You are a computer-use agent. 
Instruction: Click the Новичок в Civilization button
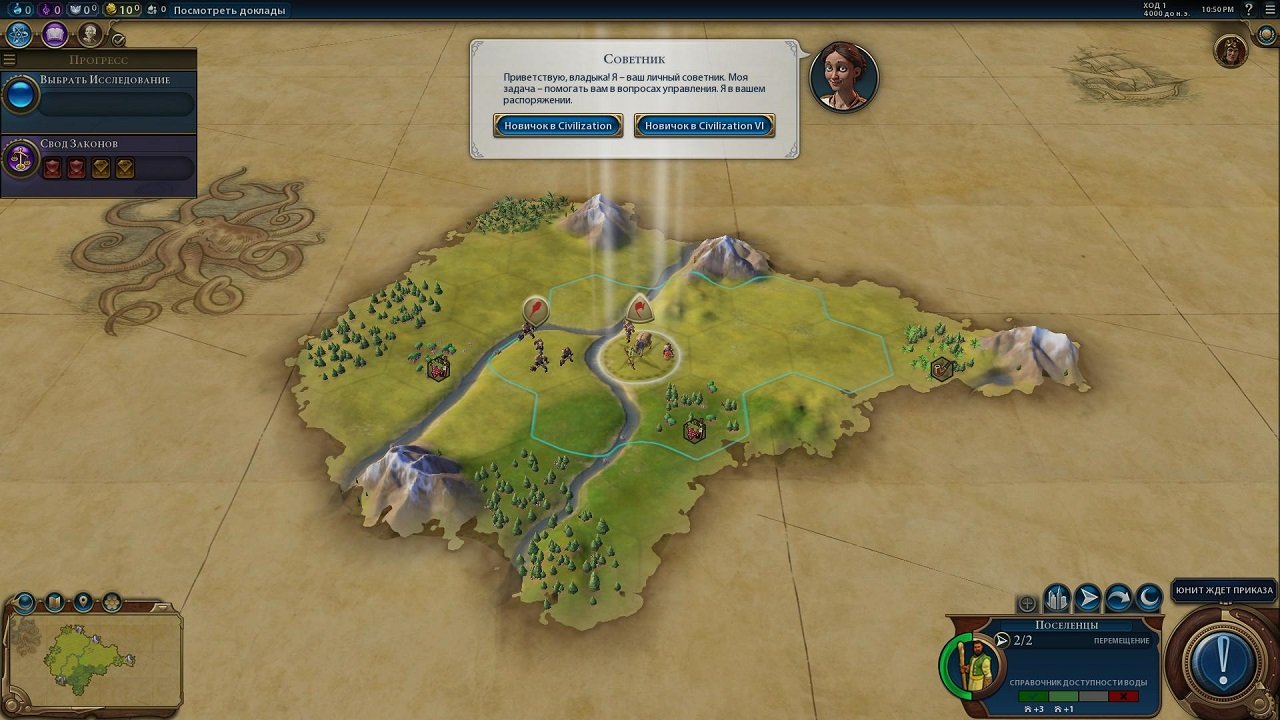(557, 125)
